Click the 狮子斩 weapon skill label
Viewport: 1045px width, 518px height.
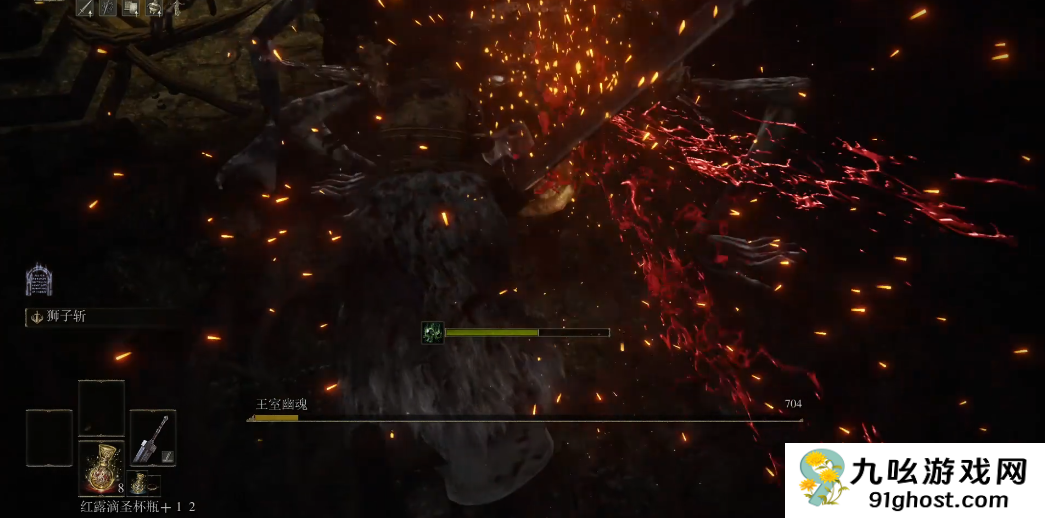coord(68,317)
